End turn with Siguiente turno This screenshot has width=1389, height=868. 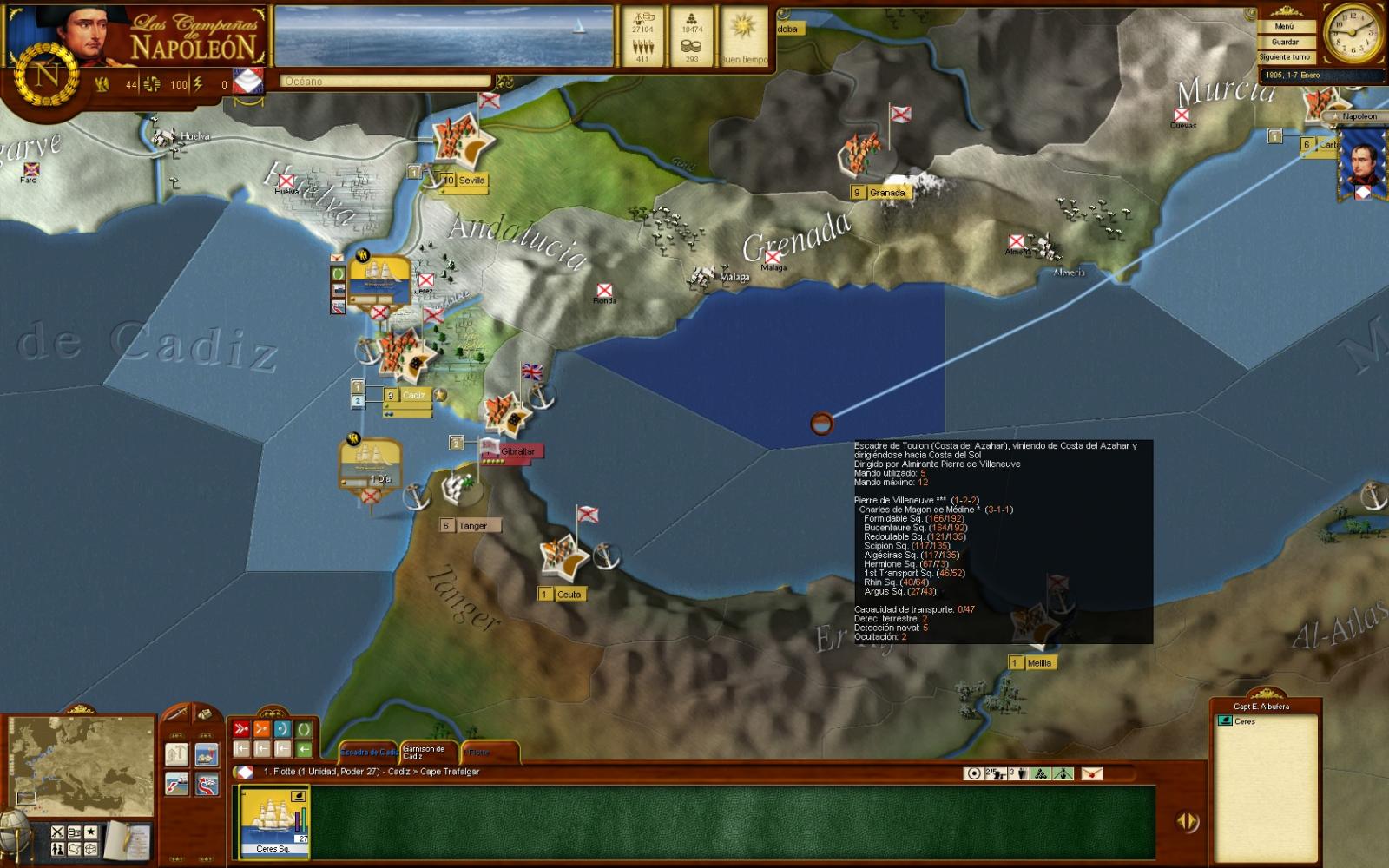click(x=1285, y=57)
